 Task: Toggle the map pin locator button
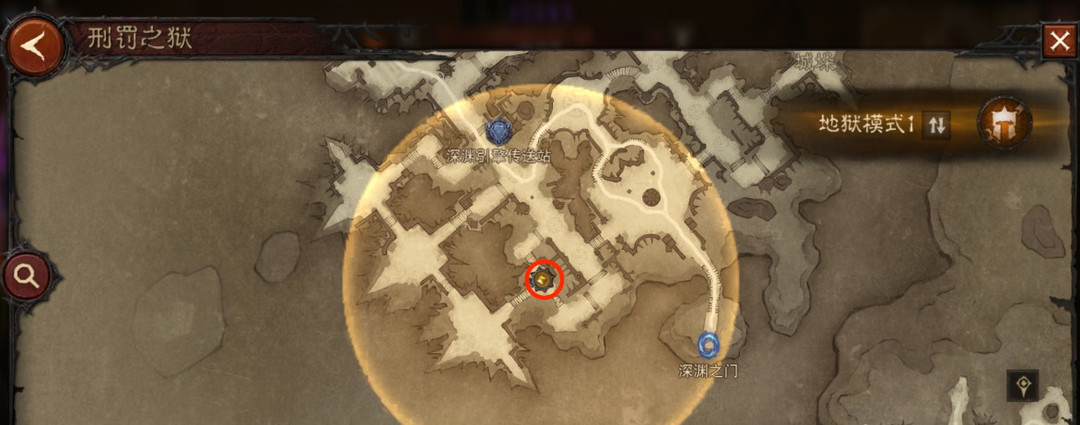pyautogui.click(x=1022, y=385)
